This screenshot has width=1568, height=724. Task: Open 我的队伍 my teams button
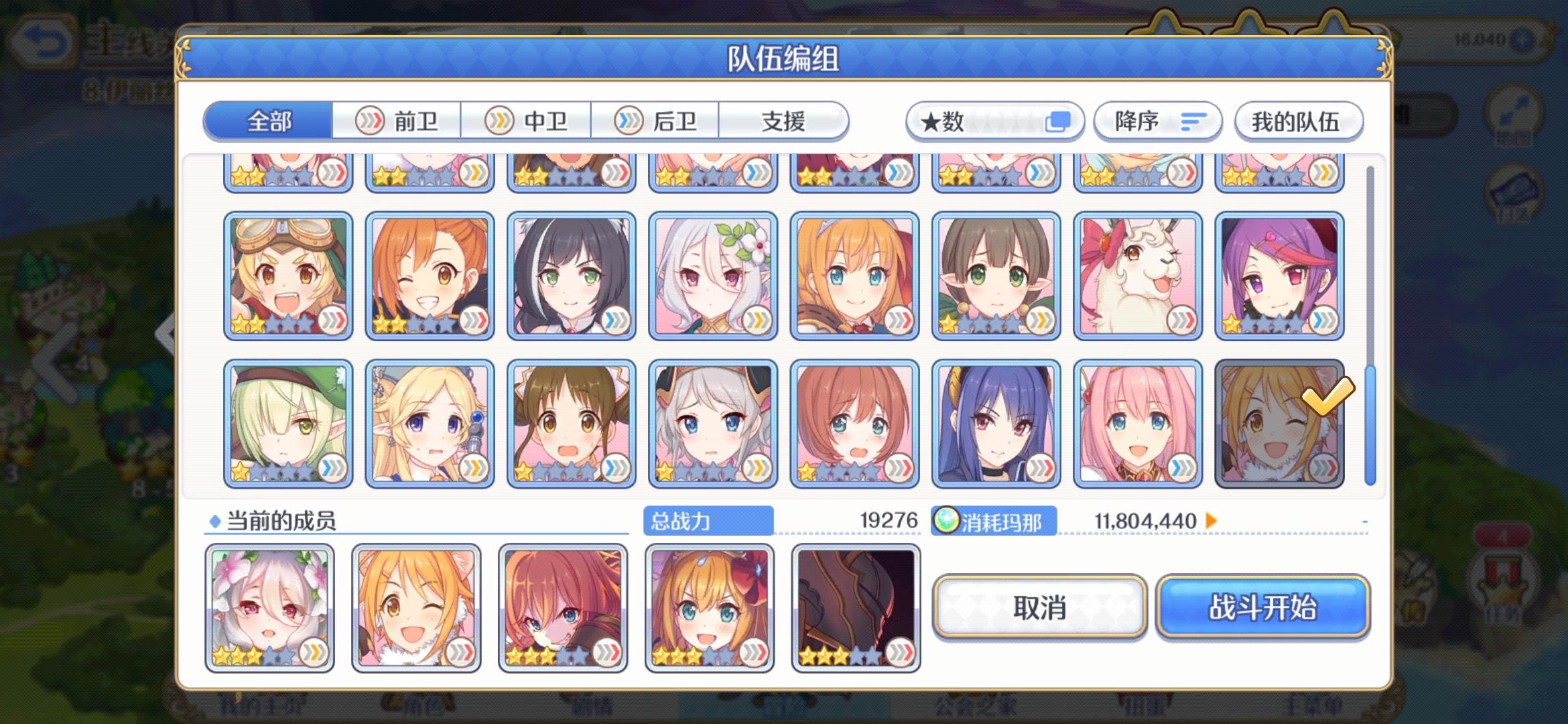tap(1298, 121)
